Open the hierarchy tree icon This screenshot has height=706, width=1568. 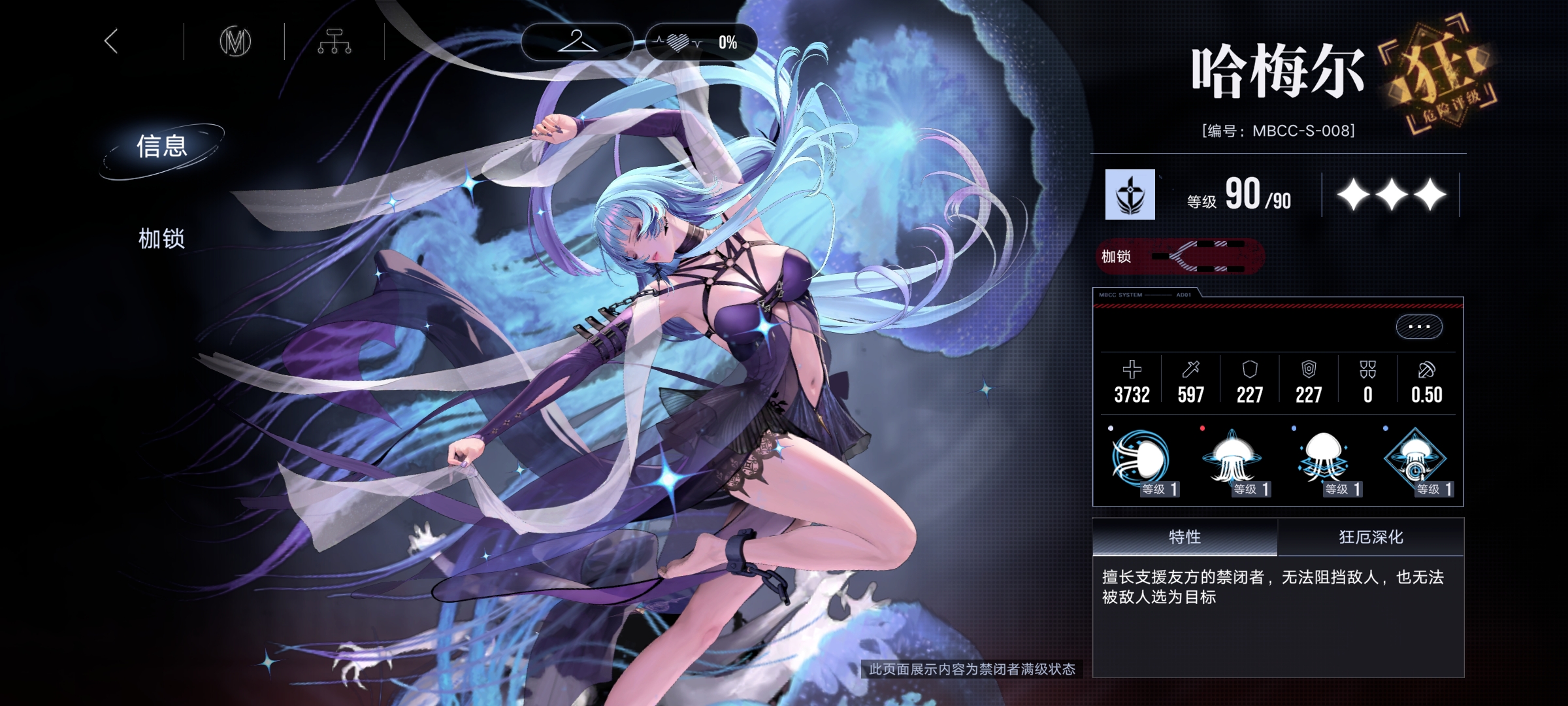pyautogui.click(x=335, y=42)
